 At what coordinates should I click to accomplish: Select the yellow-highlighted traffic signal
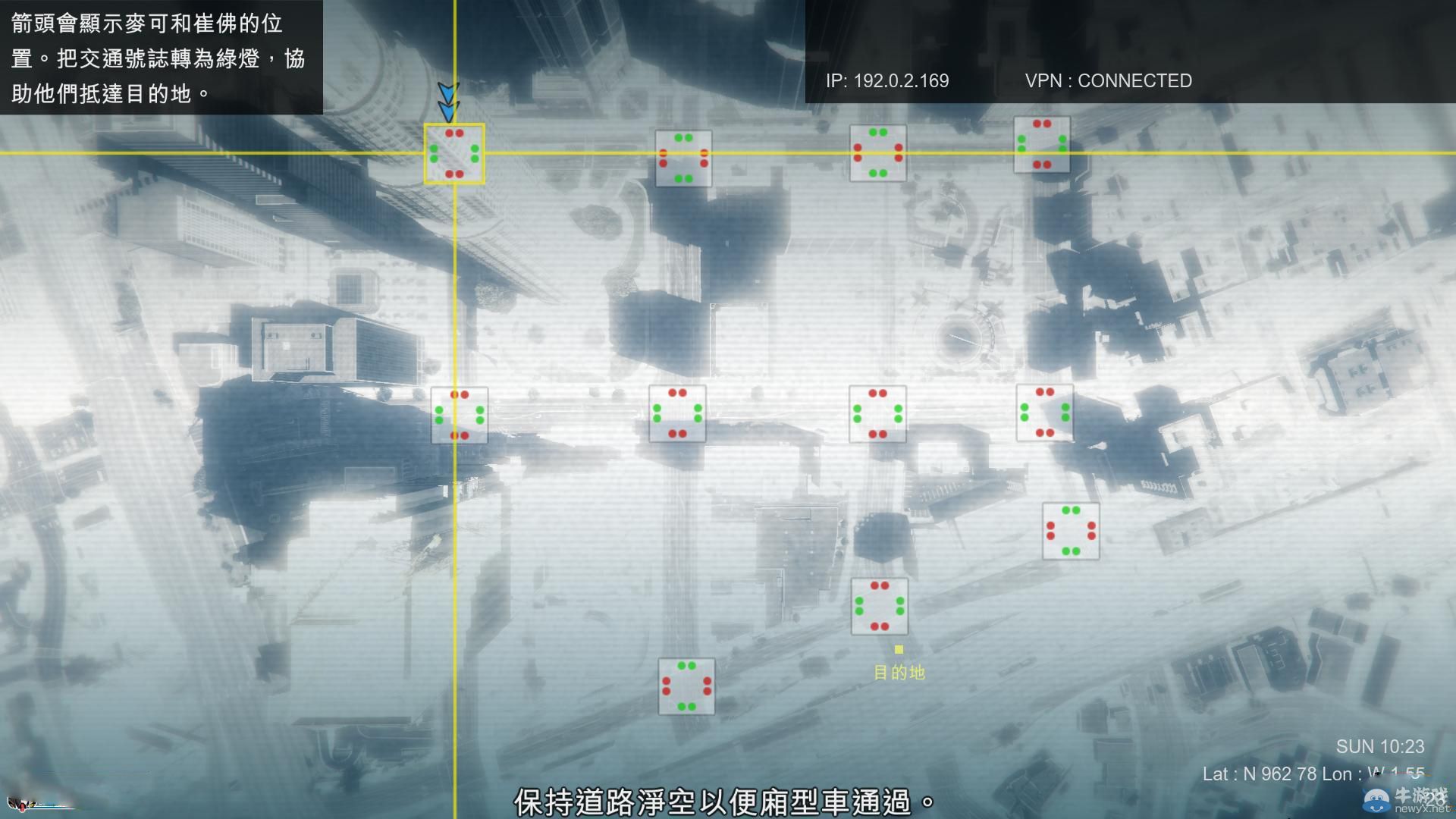click(454, 154)
